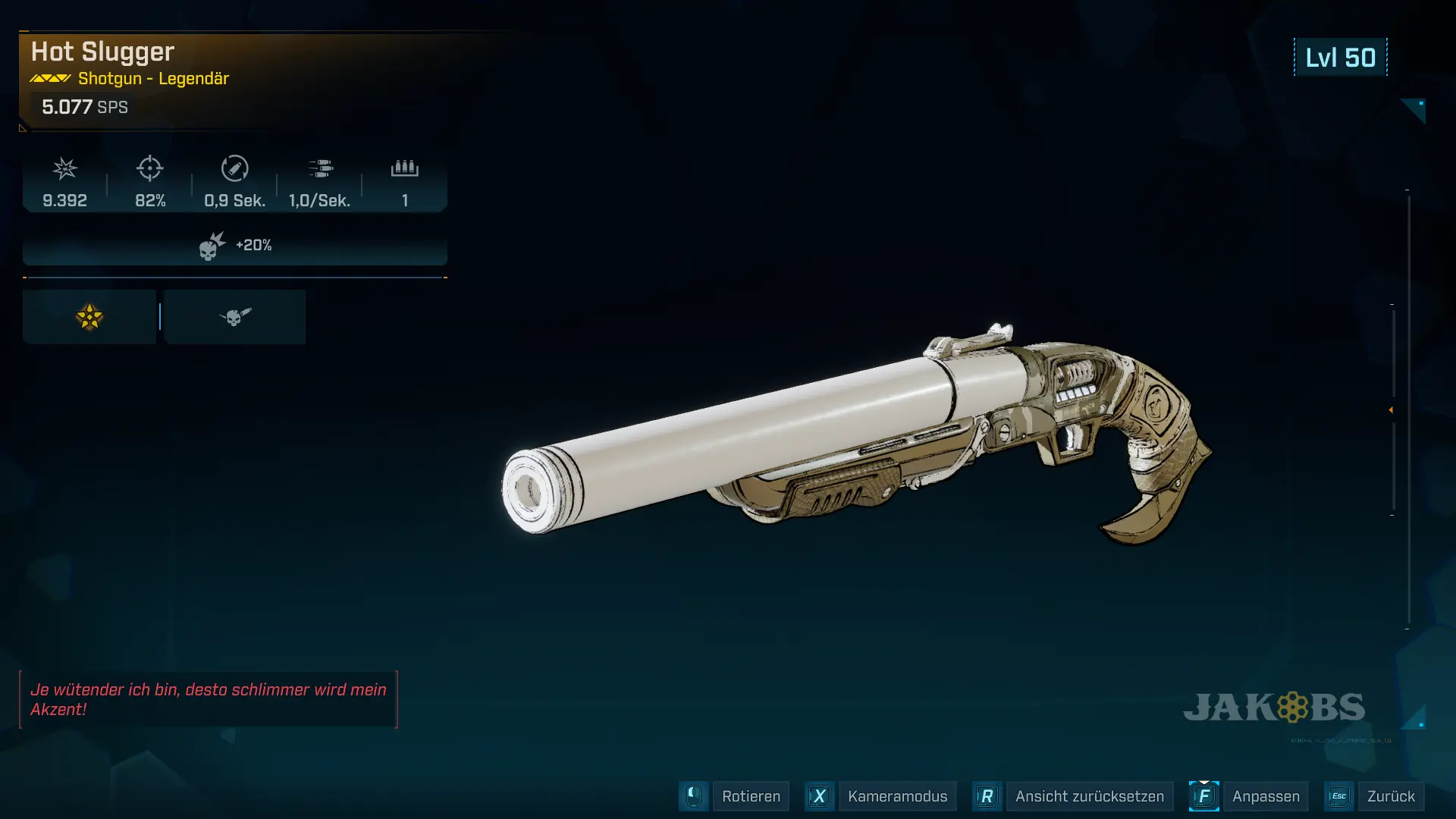Select the gold star perk tab
The width and height of the screenshot is (1456, 819).
(89, 317)
